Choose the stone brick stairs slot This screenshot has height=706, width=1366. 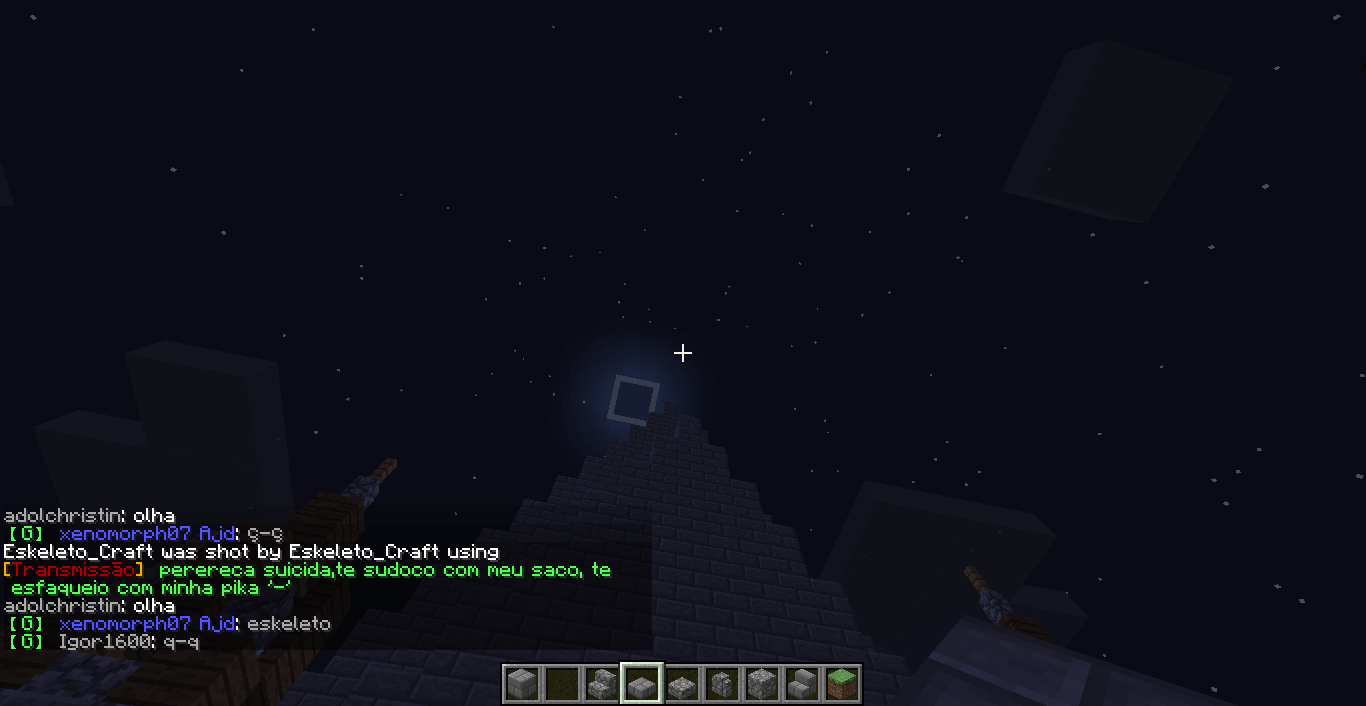pyautogui.click(x=802, y=684)
